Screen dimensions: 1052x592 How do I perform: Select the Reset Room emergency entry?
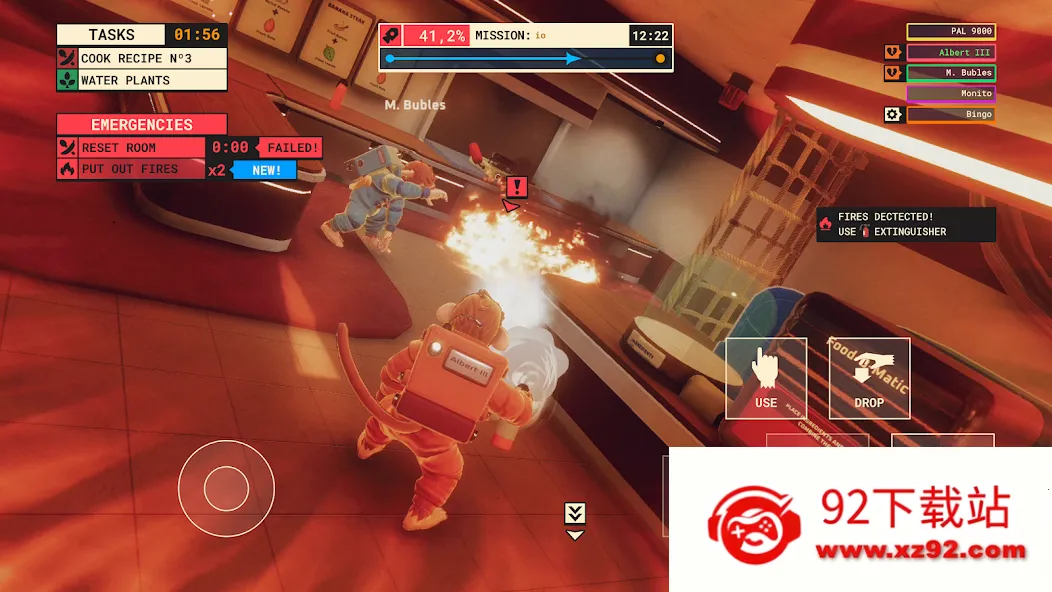coord(131,148)
